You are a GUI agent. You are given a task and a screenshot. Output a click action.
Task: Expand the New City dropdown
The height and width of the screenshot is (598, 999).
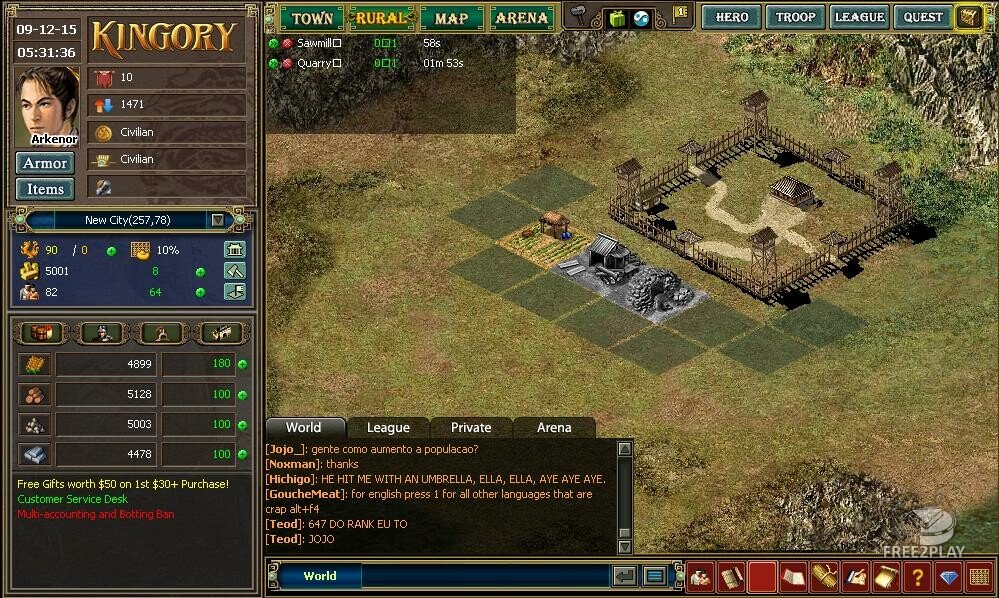(x=217, y=220)
